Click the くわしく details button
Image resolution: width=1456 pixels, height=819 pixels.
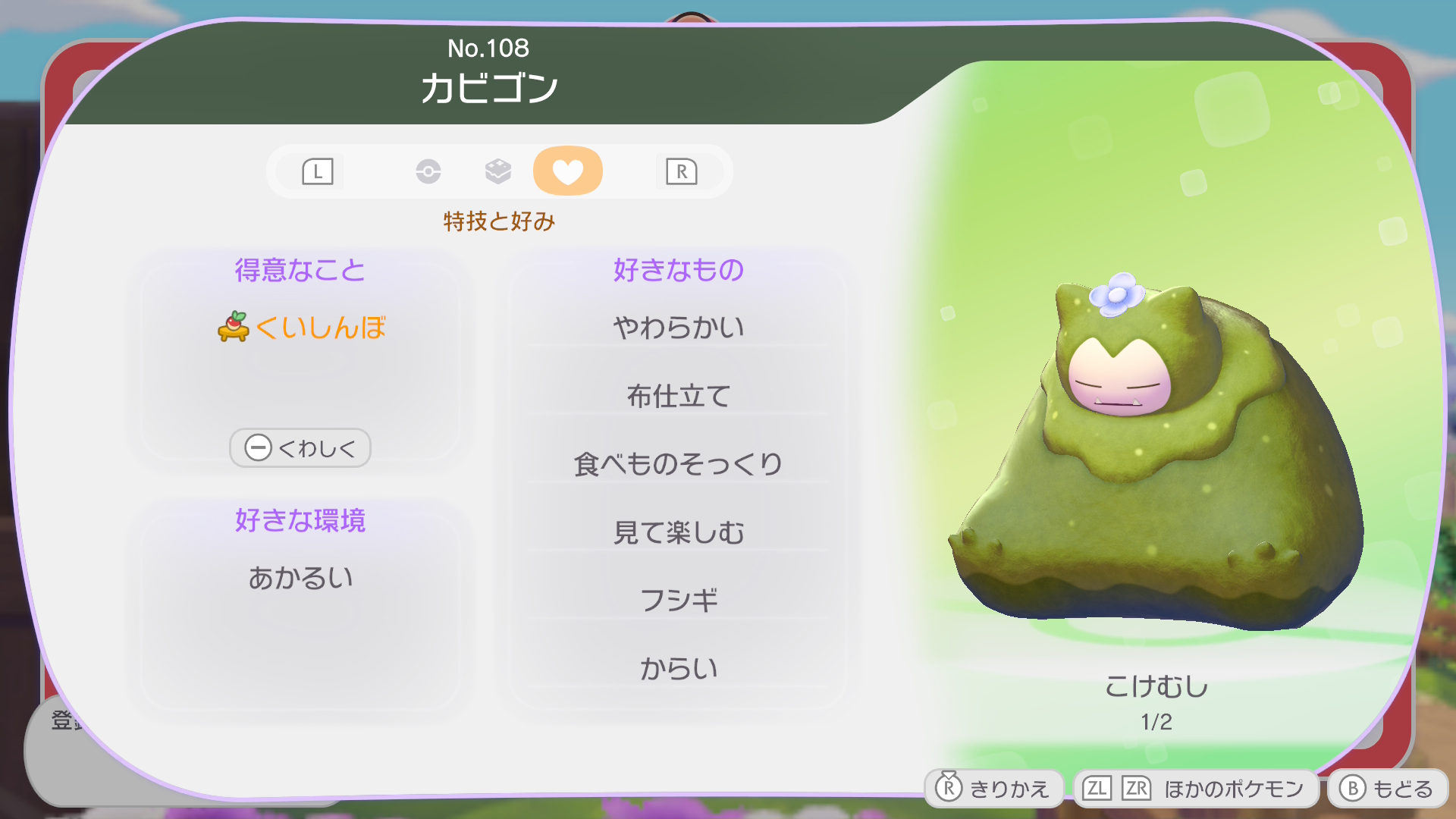(300, 448)
